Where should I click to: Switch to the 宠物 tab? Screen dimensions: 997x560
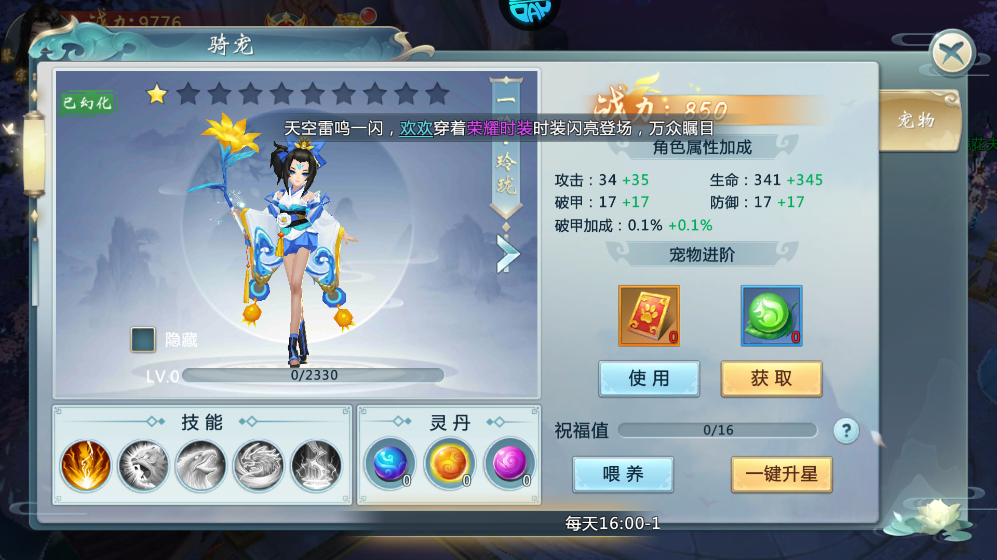[916, 121]
